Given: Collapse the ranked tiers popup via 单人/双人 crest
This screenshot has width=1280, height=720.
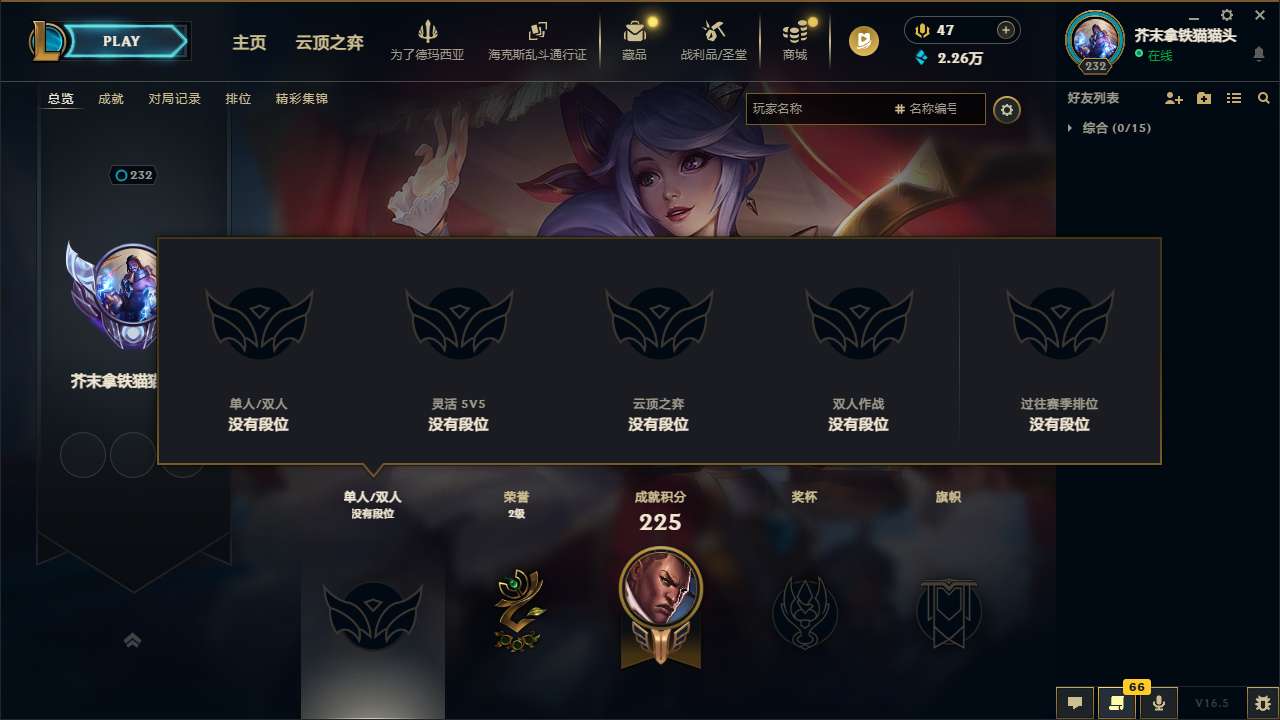Looking at the screenshot, I should click(372, 612).
